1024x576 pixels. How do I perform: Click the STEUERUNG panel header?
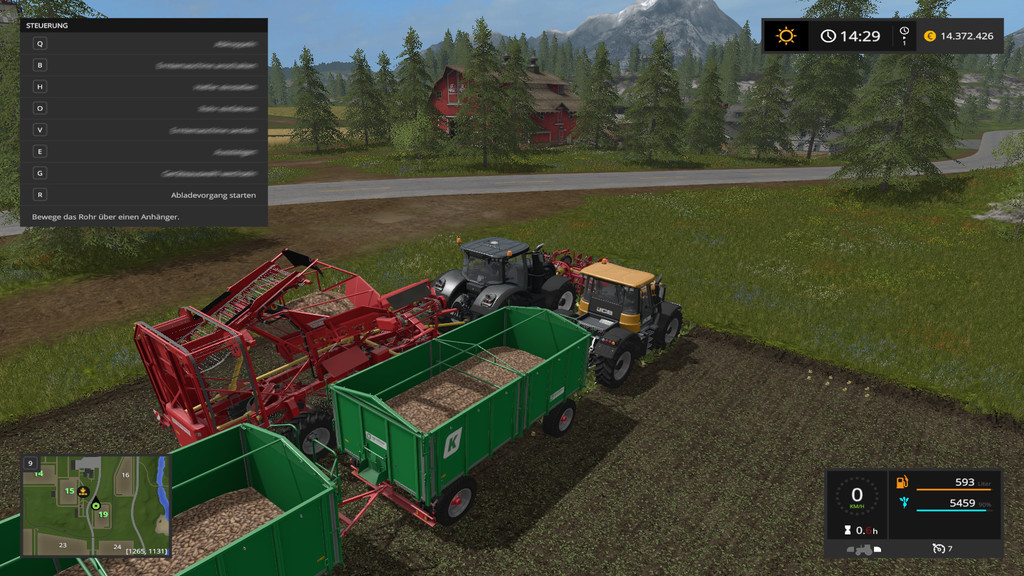143,25
